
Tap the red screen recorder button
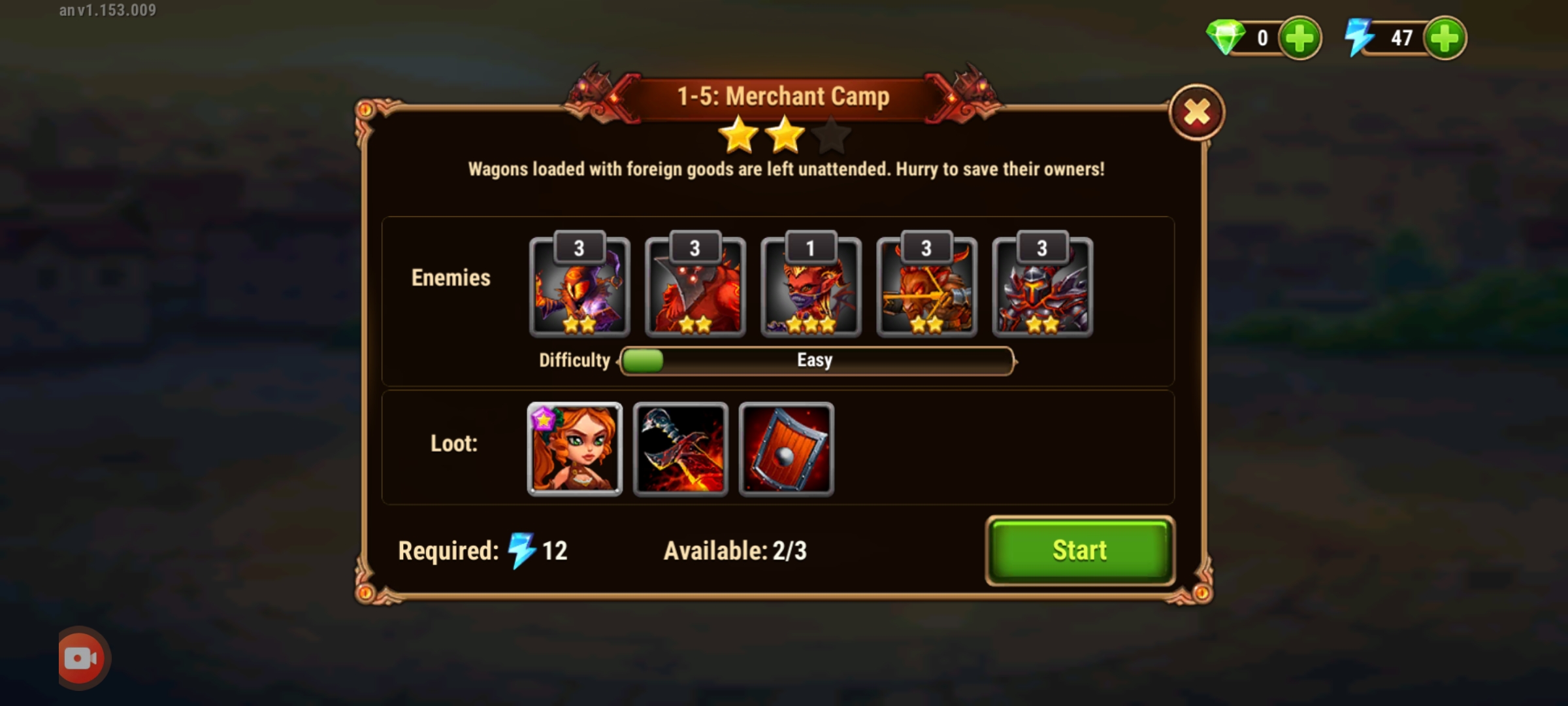pyautogui.click(x=82, y=658)
